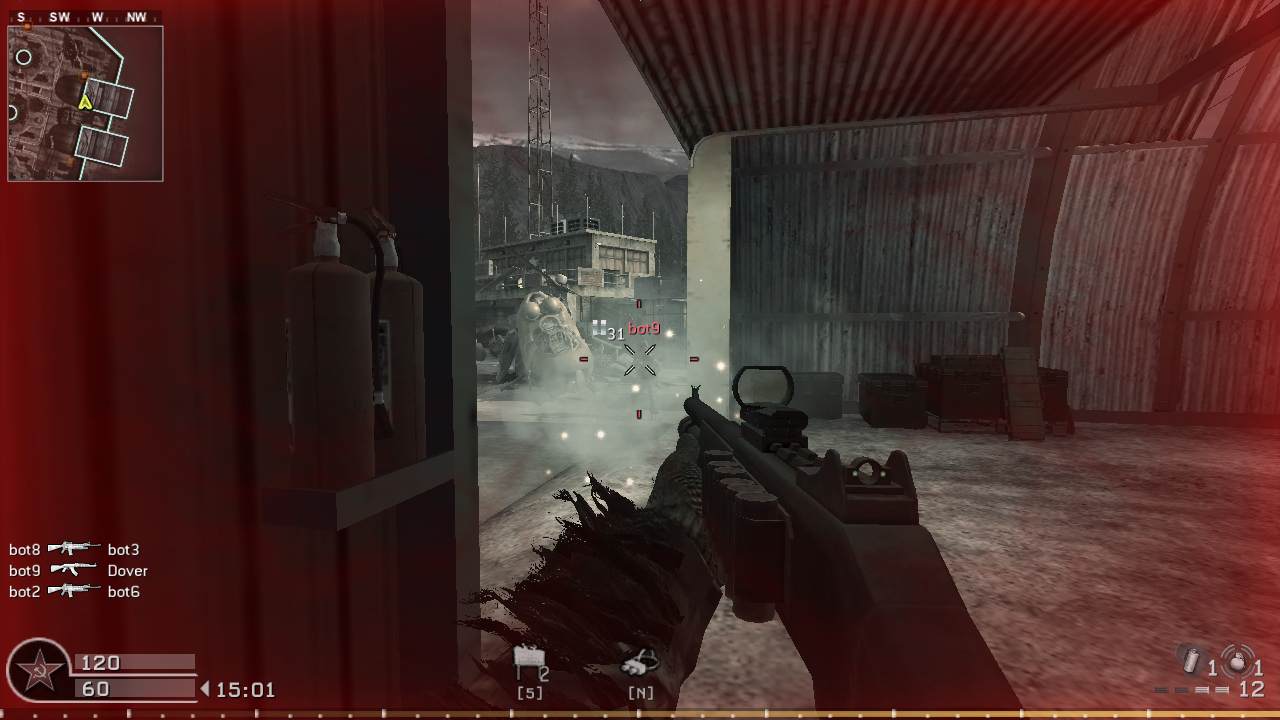Select the Dover name in the killfeed

(x=126, y=570)
